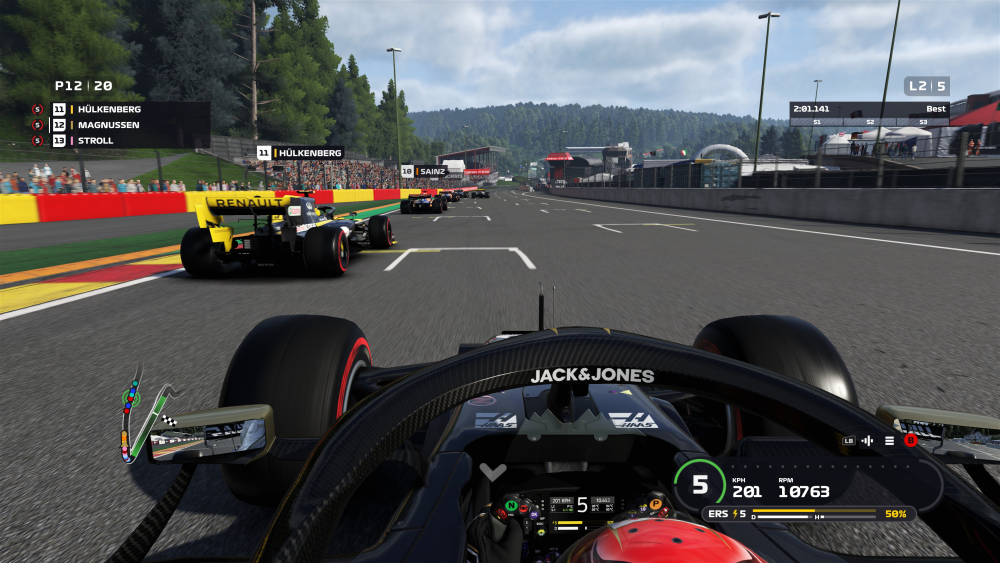Activate the voice radio waveform icon

point(867,440)
